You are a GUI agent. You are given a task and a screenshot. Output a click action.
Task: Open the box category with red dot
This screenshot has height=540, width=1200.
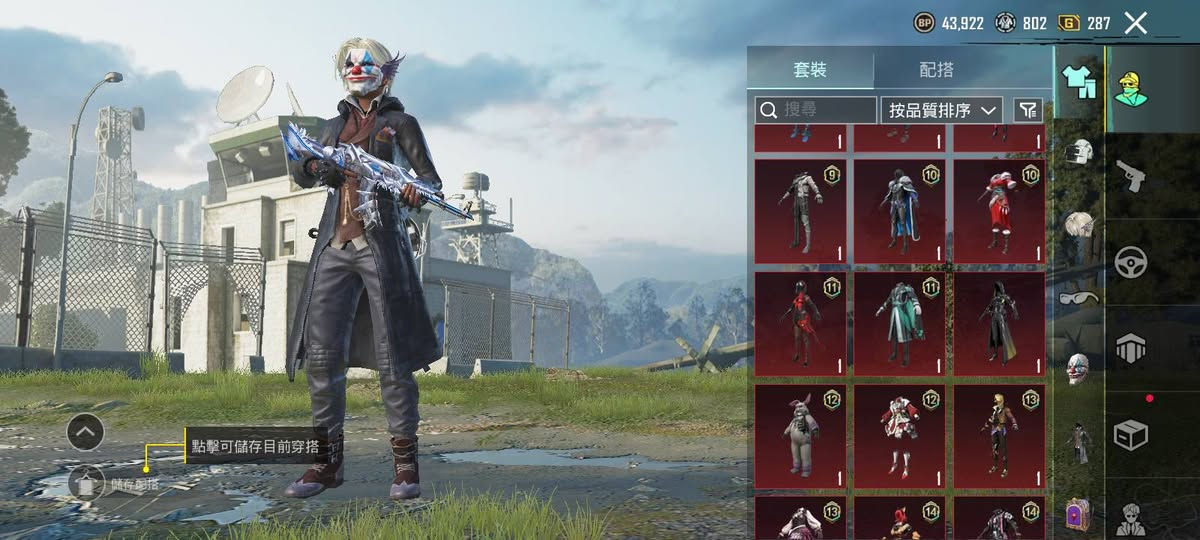[1131, 434]
